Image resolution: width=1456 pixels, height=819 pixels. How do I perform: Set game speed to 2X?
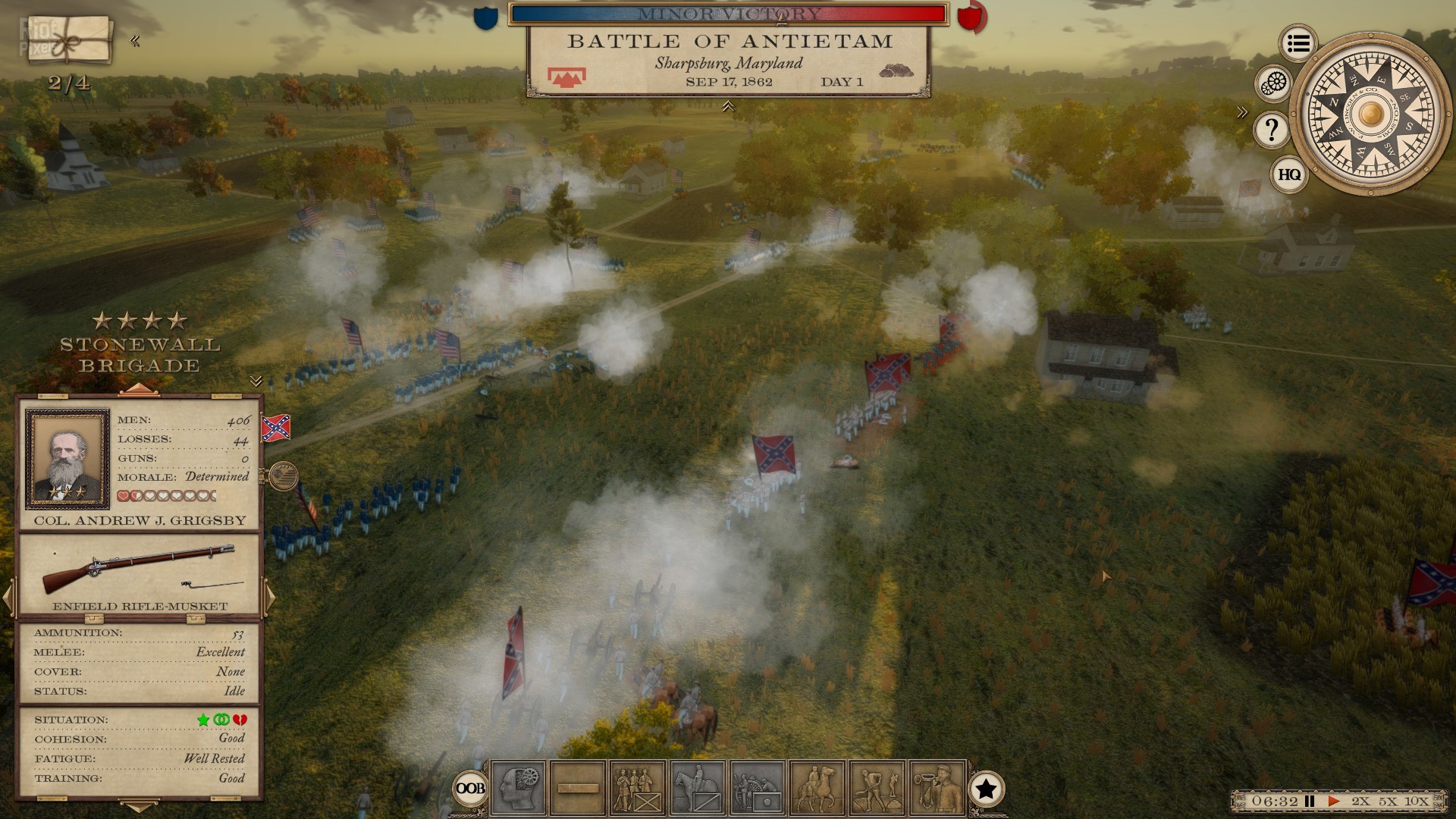pyautogui.click(x=1360, y=801)
